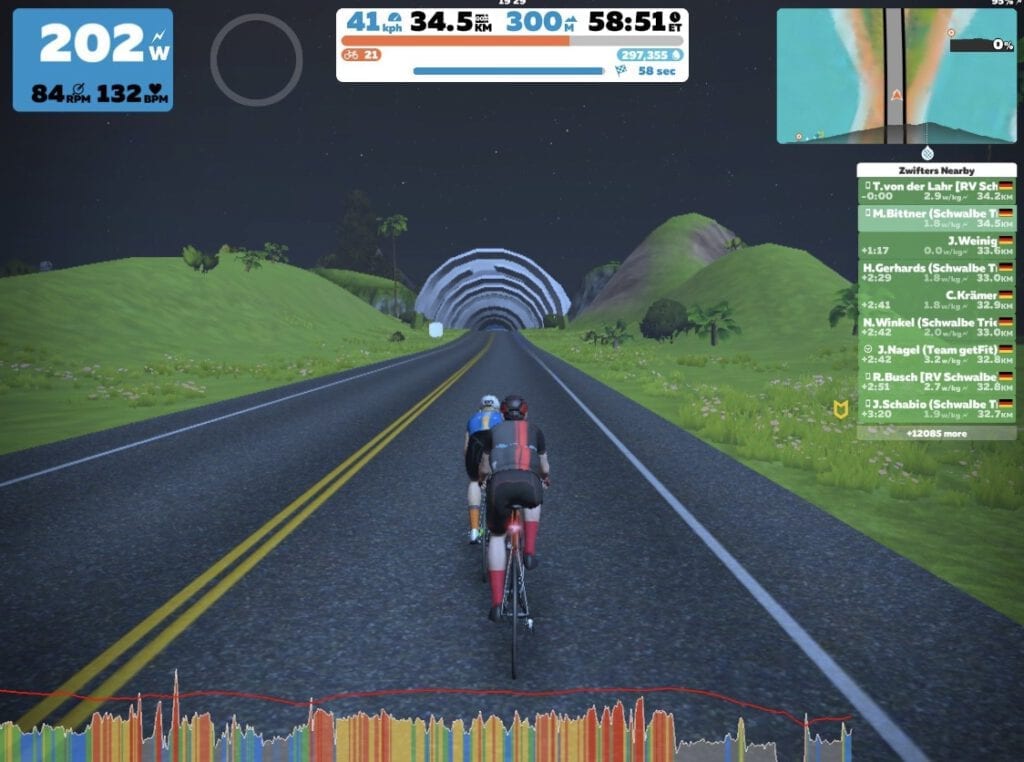Viewport: 1024px width, 762px height.
Task: Click the droplet icon below the minimap
Action: [928, 153]
